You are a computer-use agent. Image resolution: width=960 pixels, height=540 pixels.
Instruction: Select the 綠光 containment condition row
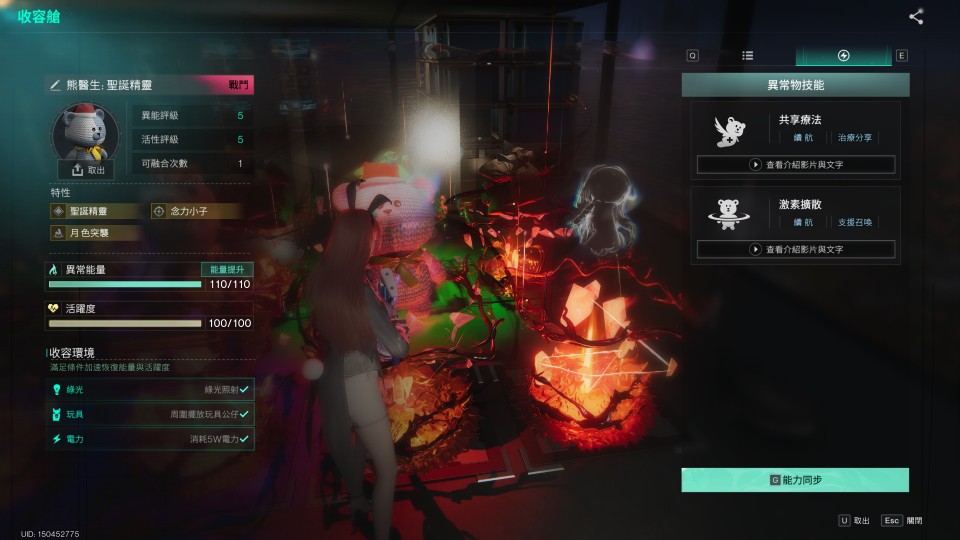pyautogui.click(x=151, y=389)
